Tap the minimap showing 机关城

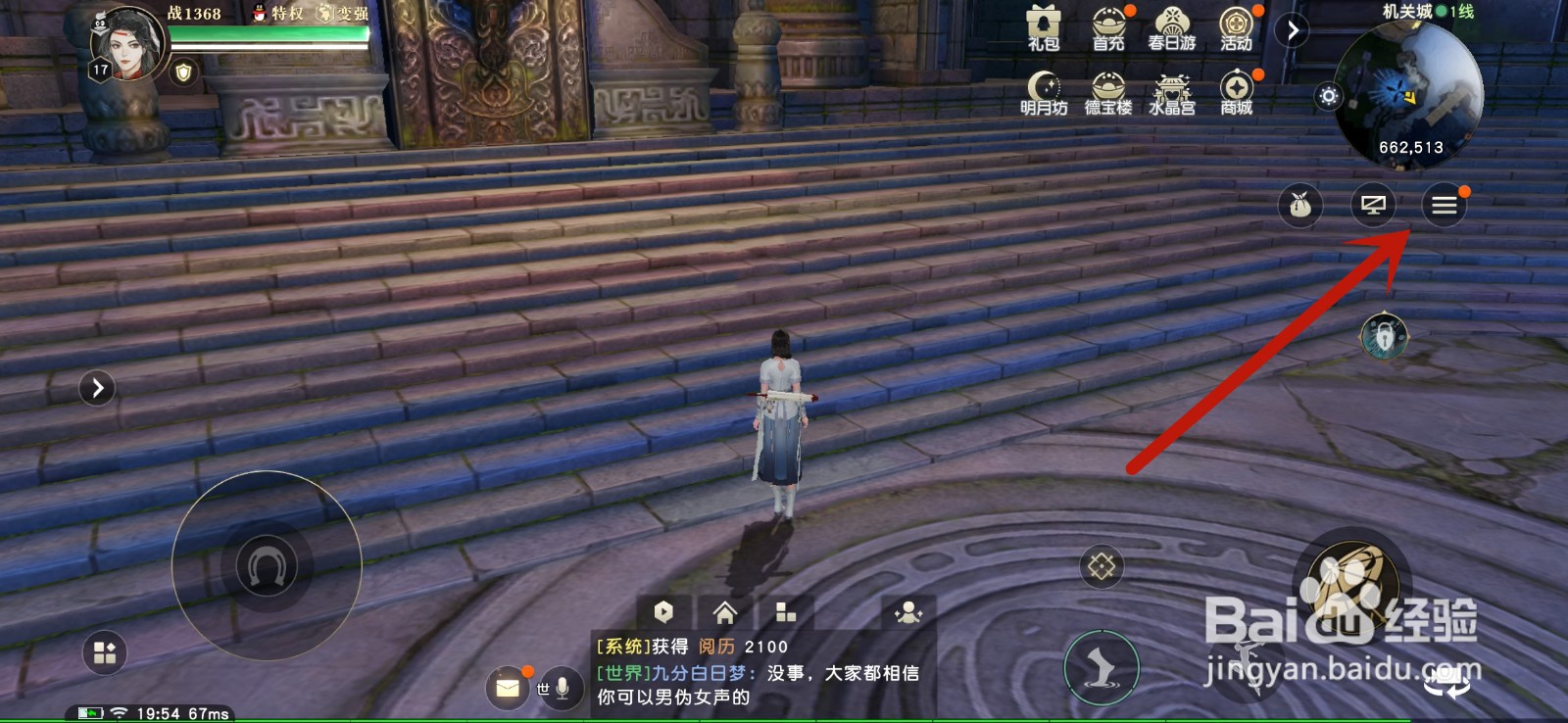click(x=1411, y=93)
